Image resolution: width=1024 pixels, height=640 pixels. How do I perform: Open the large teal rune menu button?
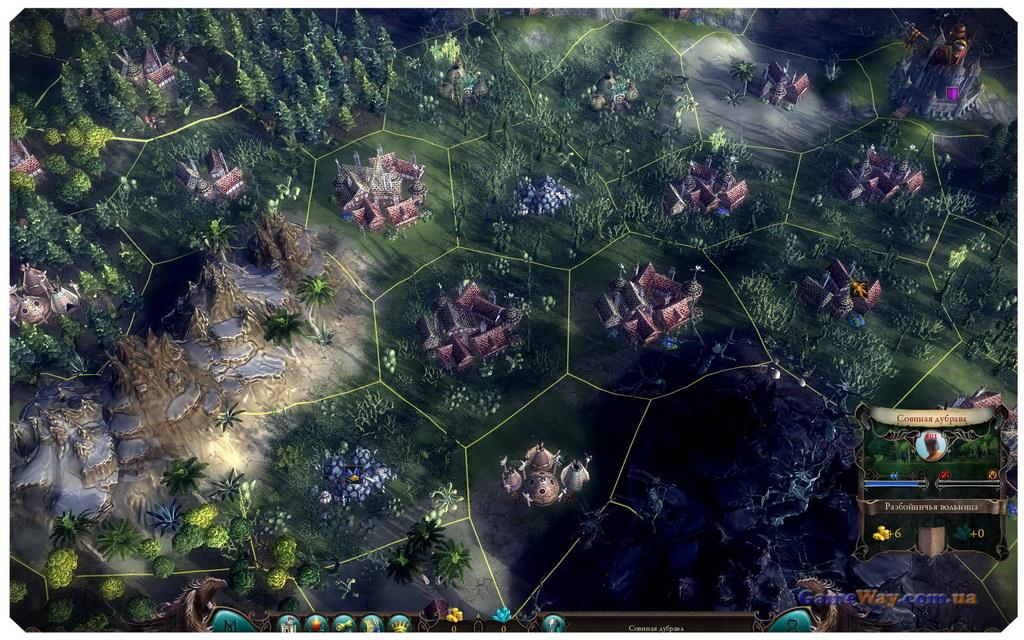[x=233, y=621]
